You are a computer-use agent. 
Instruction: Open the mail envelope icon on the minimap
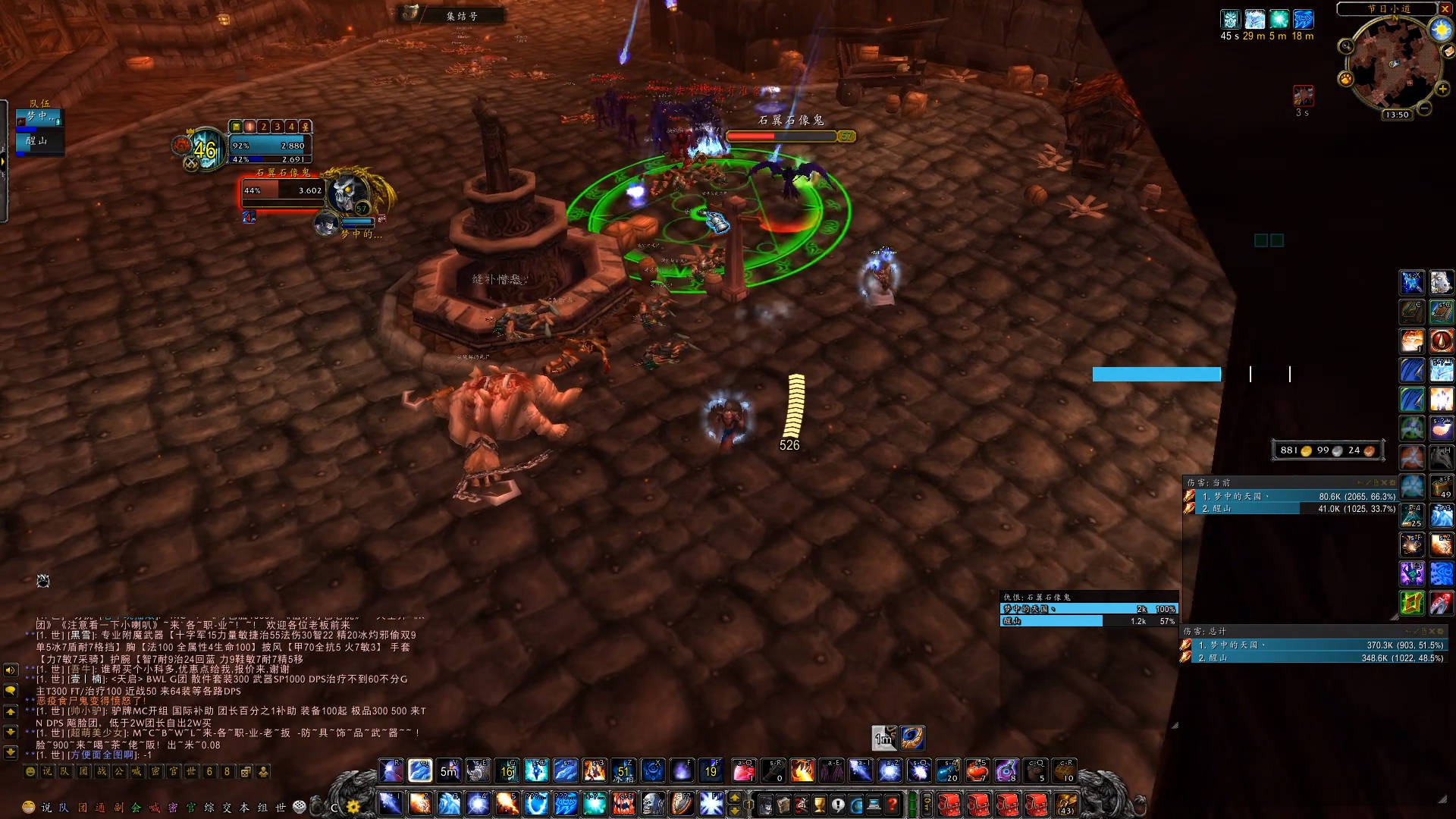pyautogui.click(x=1448, y=52)
